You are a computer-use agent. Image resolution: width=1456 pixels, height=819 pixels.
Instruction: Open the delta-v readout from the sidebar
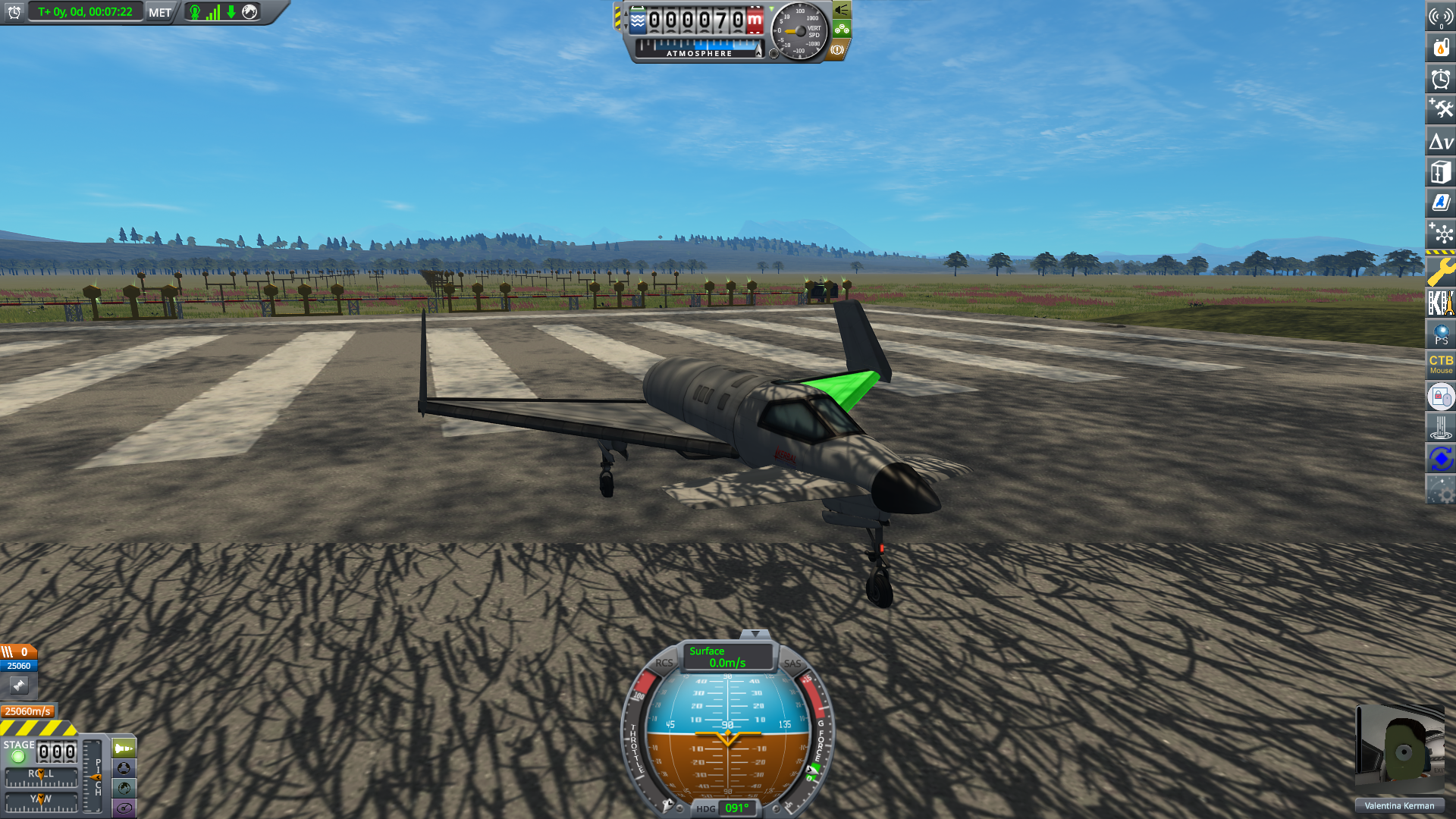click(1442, 141)
